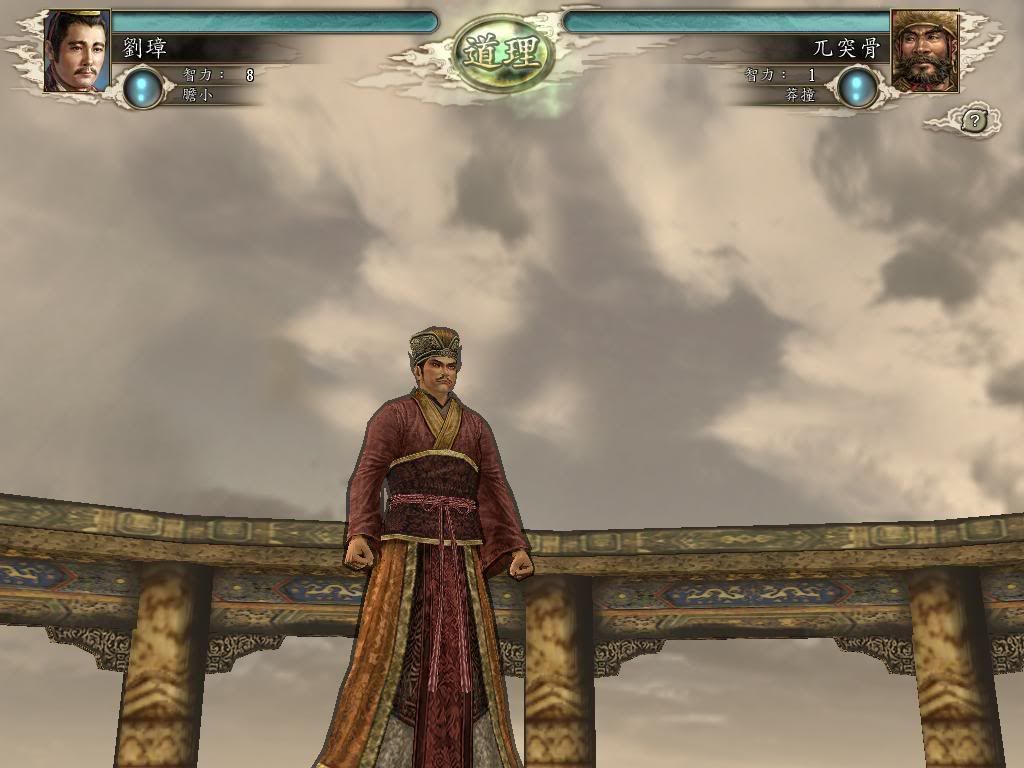Select Wutugu's (兀突骨) portrait
The image size is (1024, 768).
[924, 50]
